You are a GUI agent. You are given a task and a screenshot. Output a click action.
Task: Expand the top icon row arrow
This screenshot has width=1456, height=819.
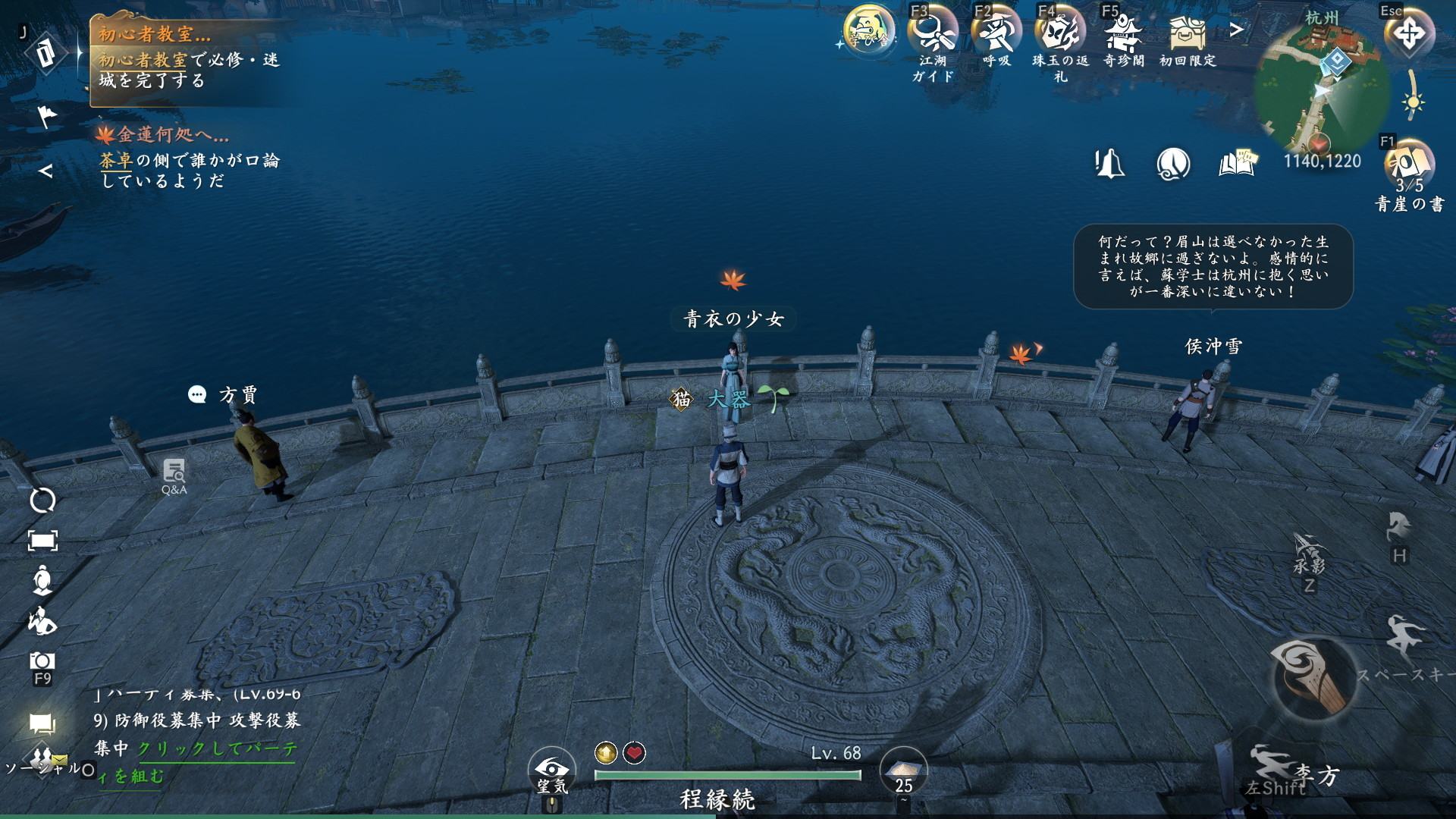(1236, 30)
